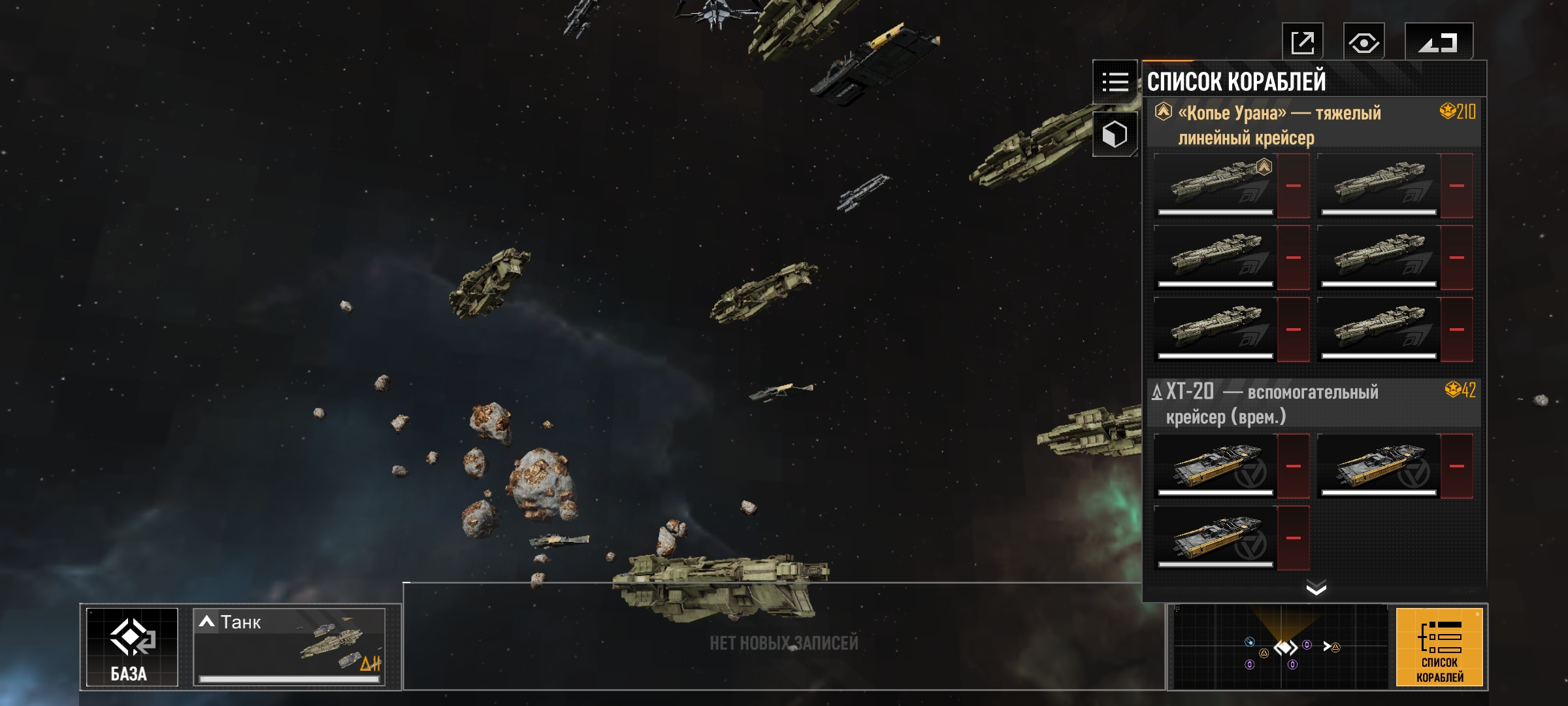This screenshot has width=1568, height=706.
Task: Switch to the list view tab
Action: tap(1115, 82)
